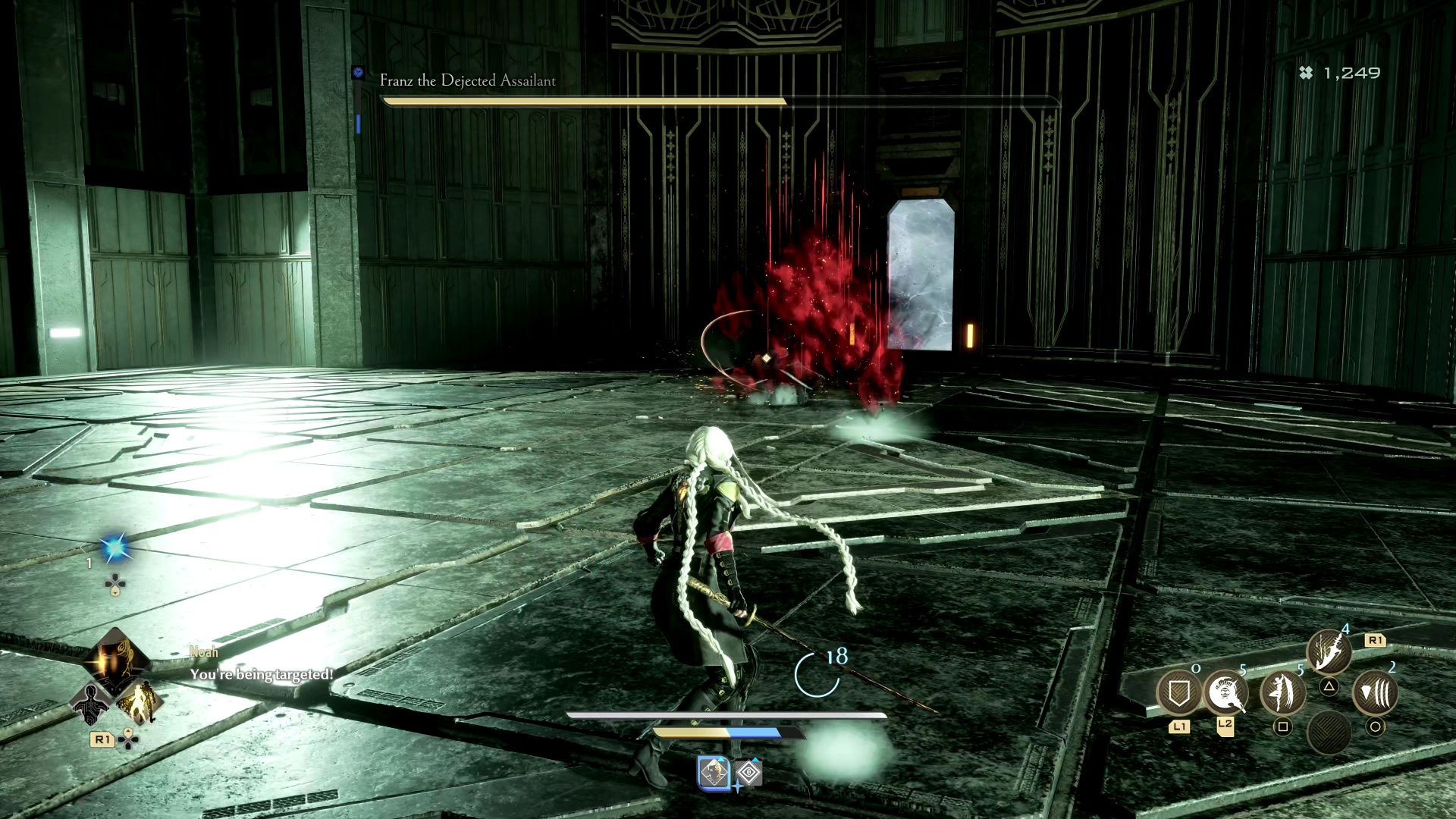Click the diamond emblem card next to the blue card
This screenshot has width=1456, height=819.
[749, 772]
